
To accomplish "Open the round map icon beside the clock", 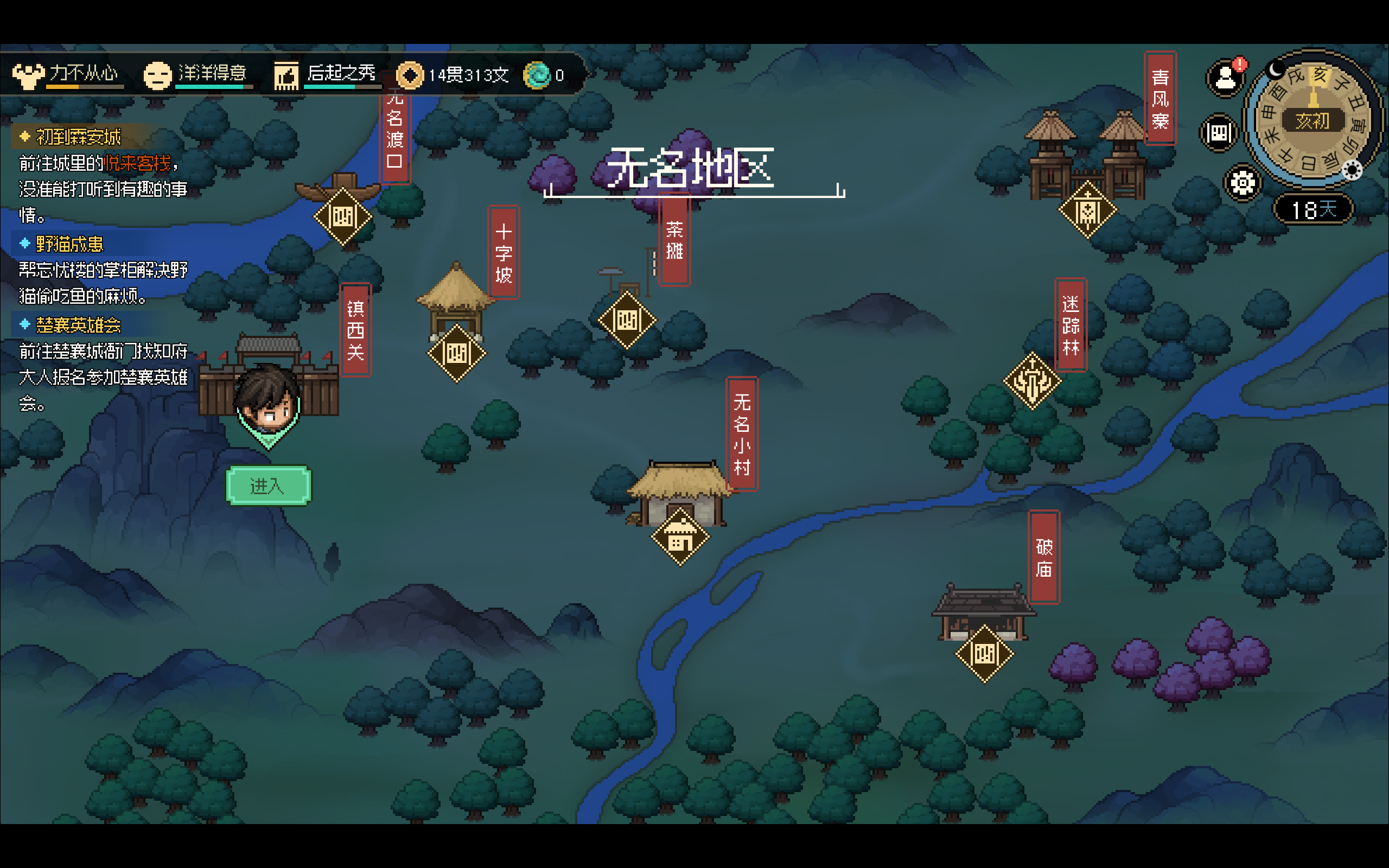I will point(1219,133).
